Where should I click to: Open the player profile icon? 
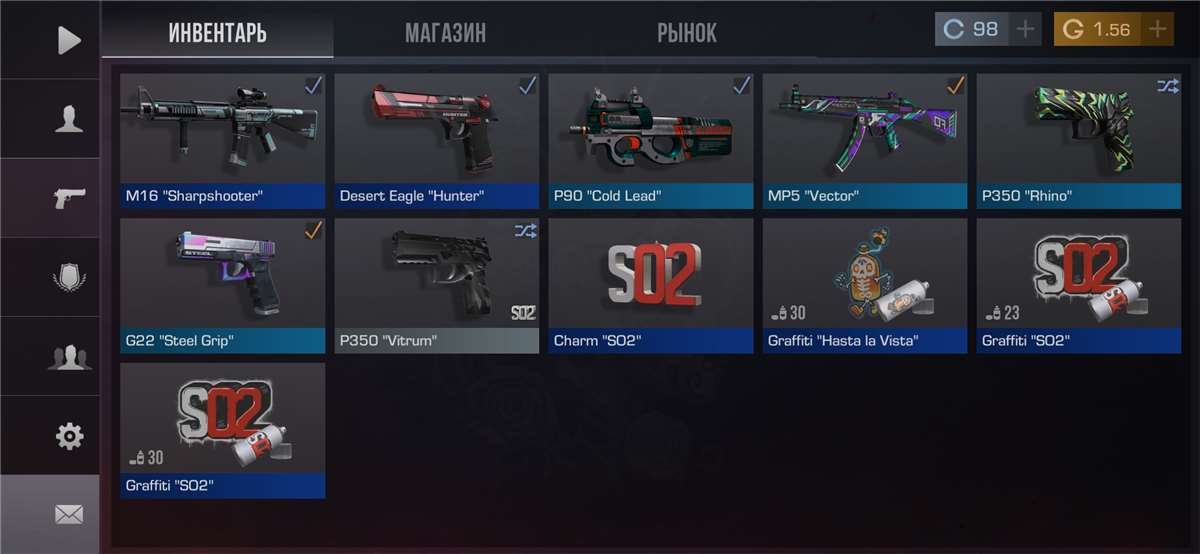click(68, 118)
